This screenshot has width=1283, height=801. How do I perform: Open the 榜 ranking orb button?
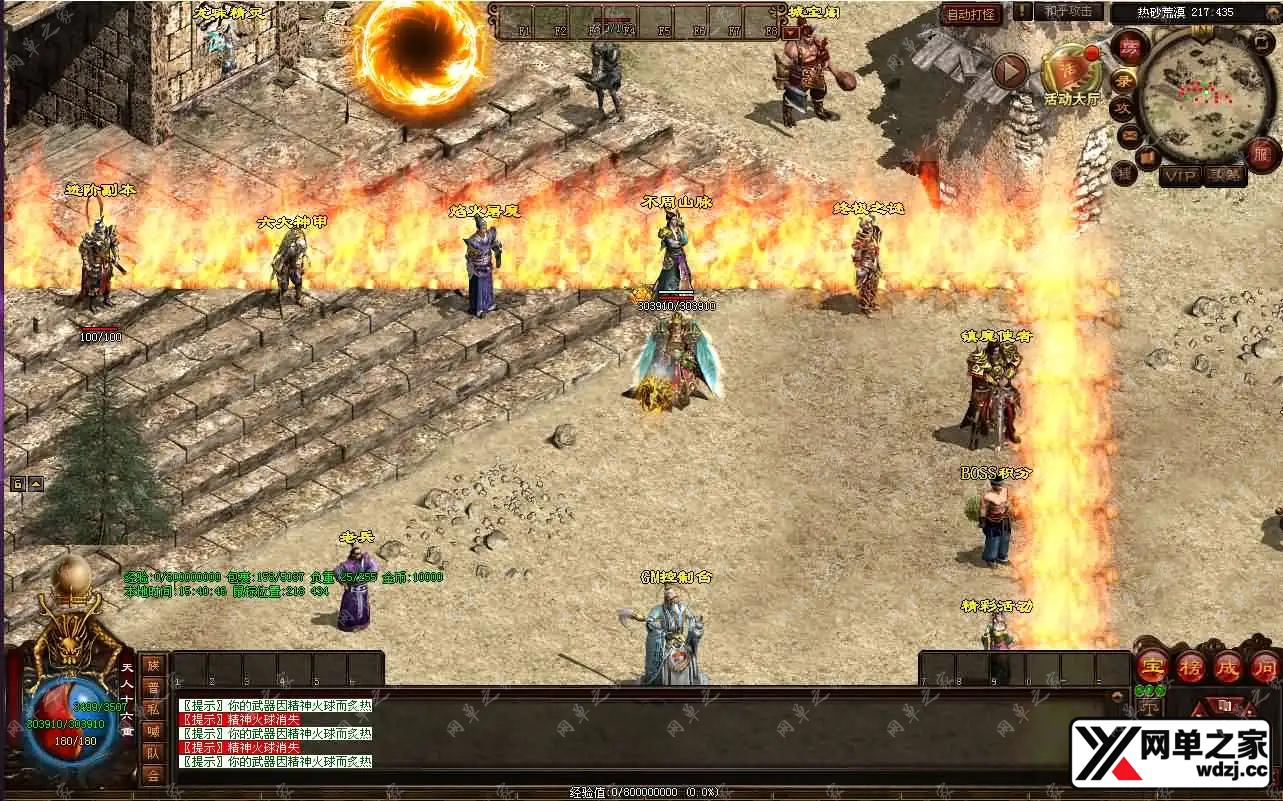[x=1190, y=666]
